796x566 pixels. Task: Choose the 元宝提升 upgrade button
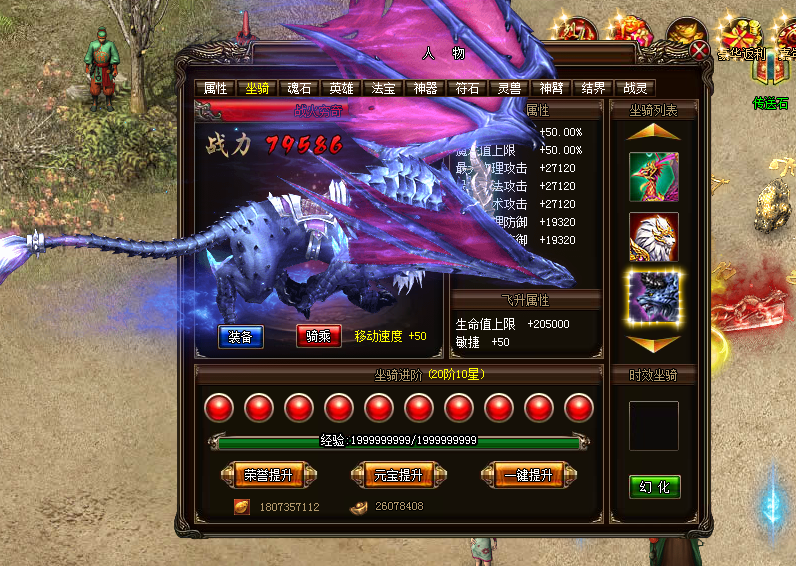click(397, 475)
